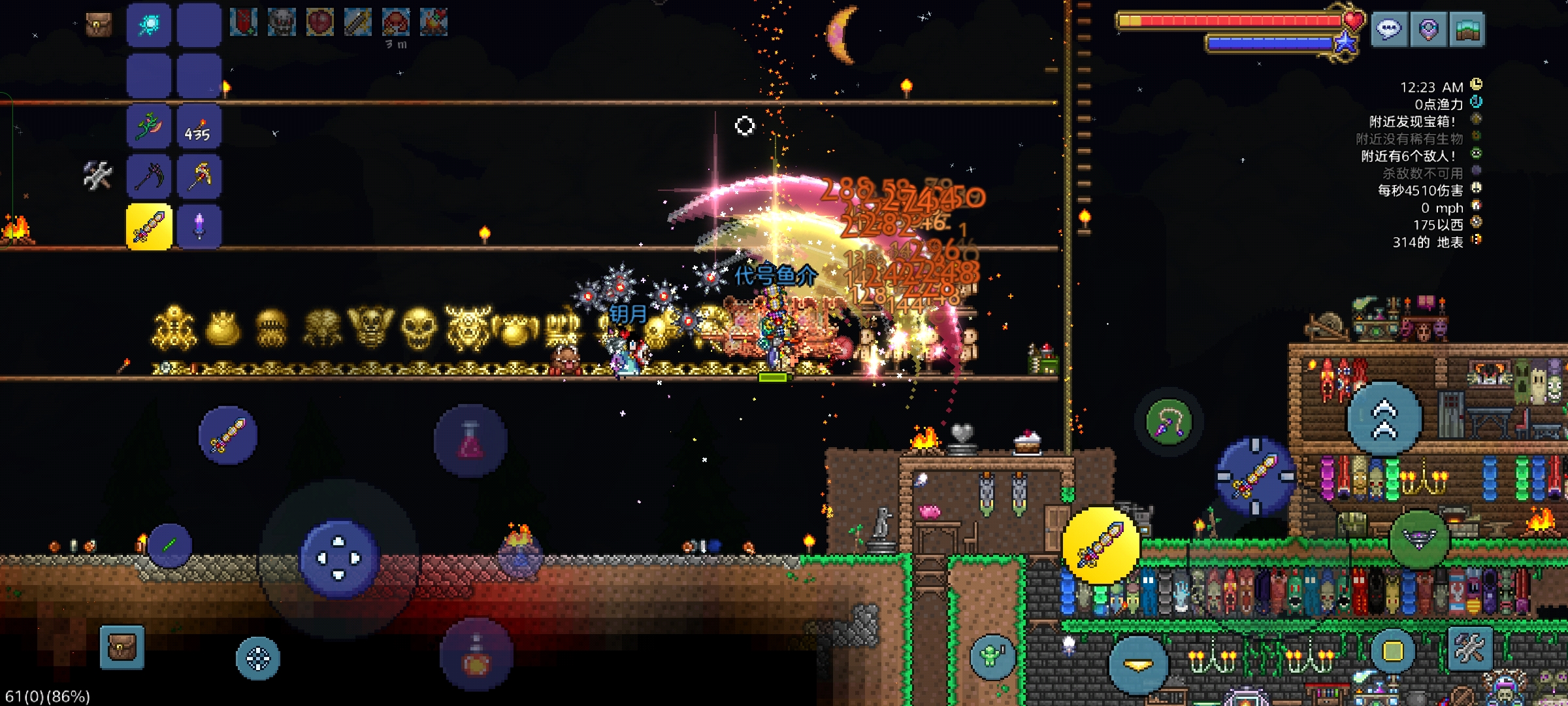Open inventory with the bottom backpack button
1568x706 pixels.
click(x=122, y=647)
